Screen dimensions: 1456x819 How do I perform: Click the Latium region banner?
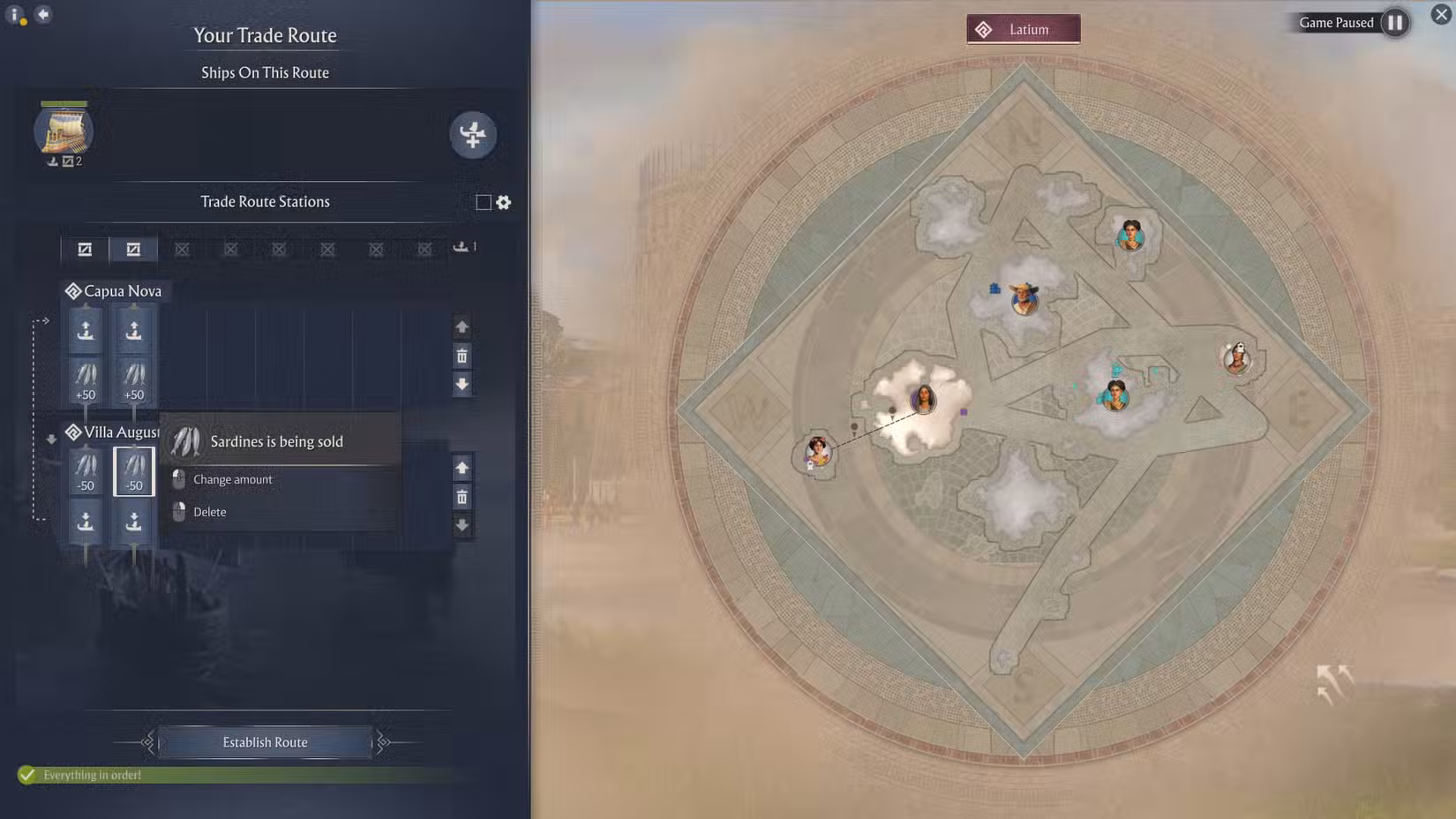[1022, 28]
